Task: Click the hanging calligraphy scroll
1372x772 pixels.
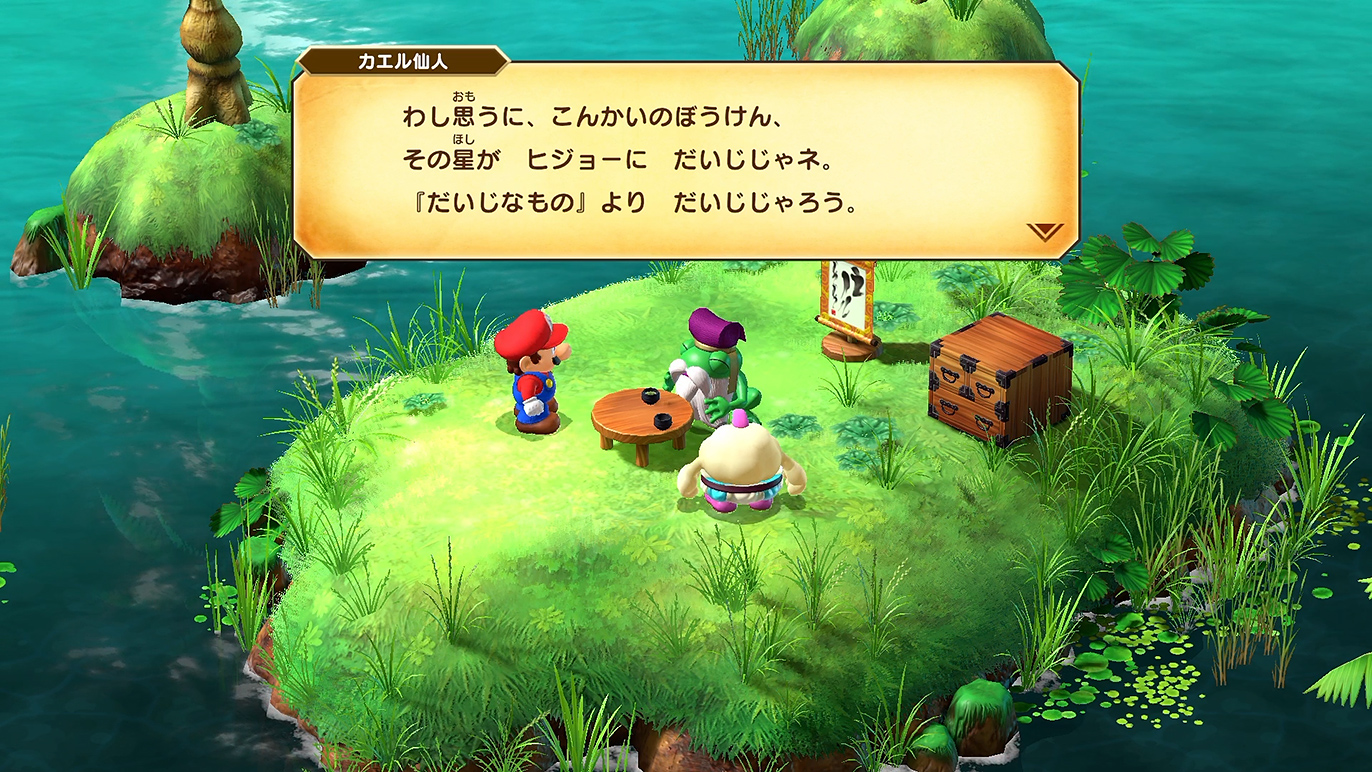Action: 845,295
